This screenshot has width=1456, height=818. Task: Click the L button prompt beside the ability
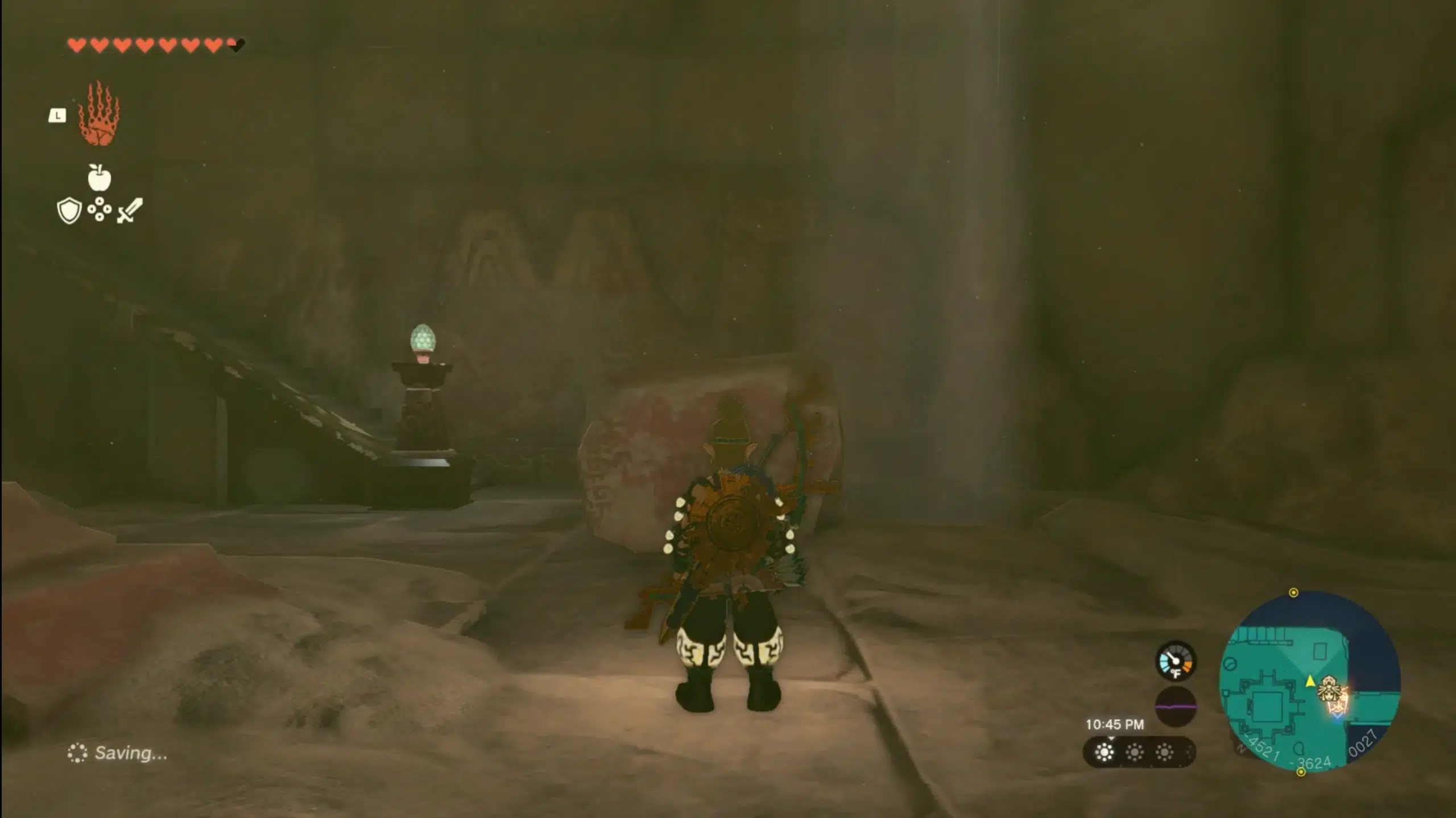(57, 115)
